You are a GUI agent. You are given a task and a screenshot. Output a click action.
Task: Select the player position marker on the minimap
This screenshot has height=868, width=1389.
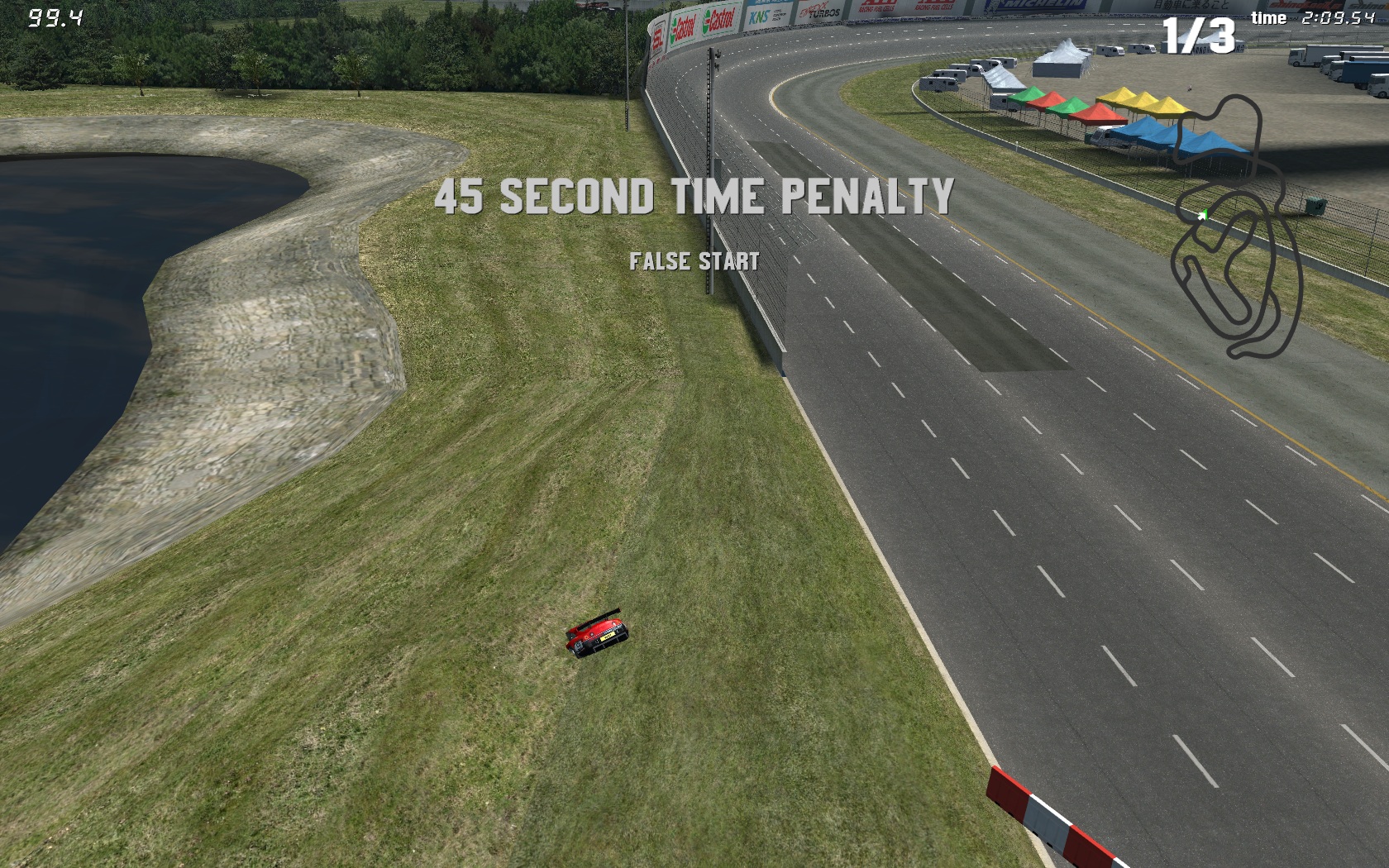click(x=1203, y=216)
